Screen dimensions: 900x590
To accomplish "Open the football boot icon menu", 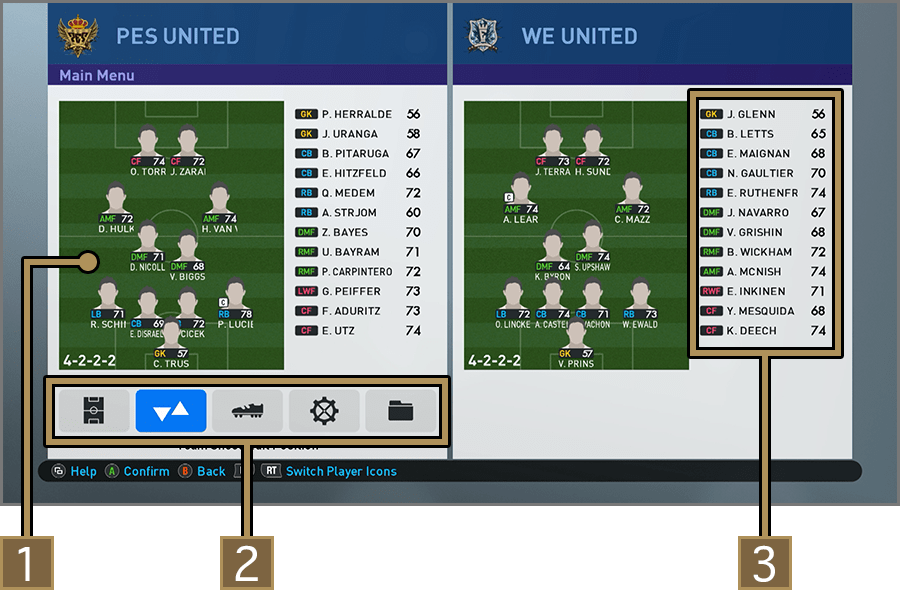I will pos(248,411).
